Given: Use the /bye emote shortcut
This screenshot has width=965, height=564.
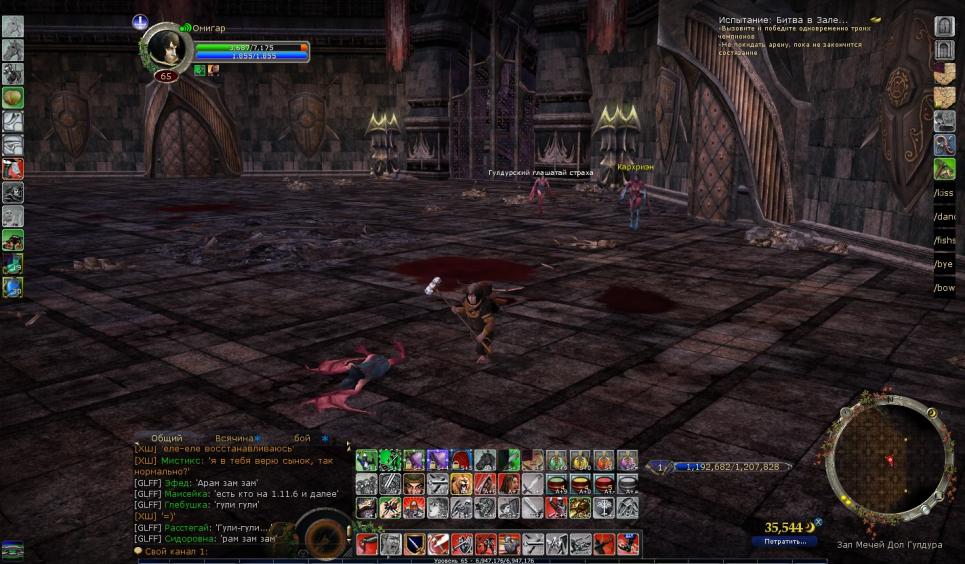Looking at the screenshot, I should [944, 265].
